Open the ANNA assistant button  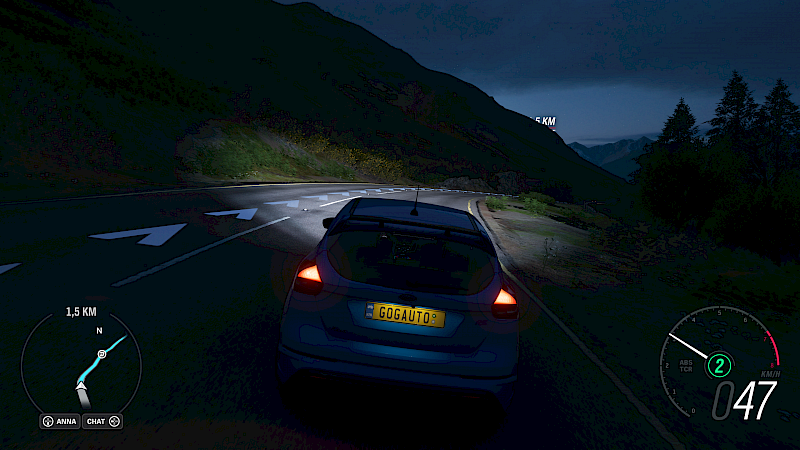click(x=60, y=422)
